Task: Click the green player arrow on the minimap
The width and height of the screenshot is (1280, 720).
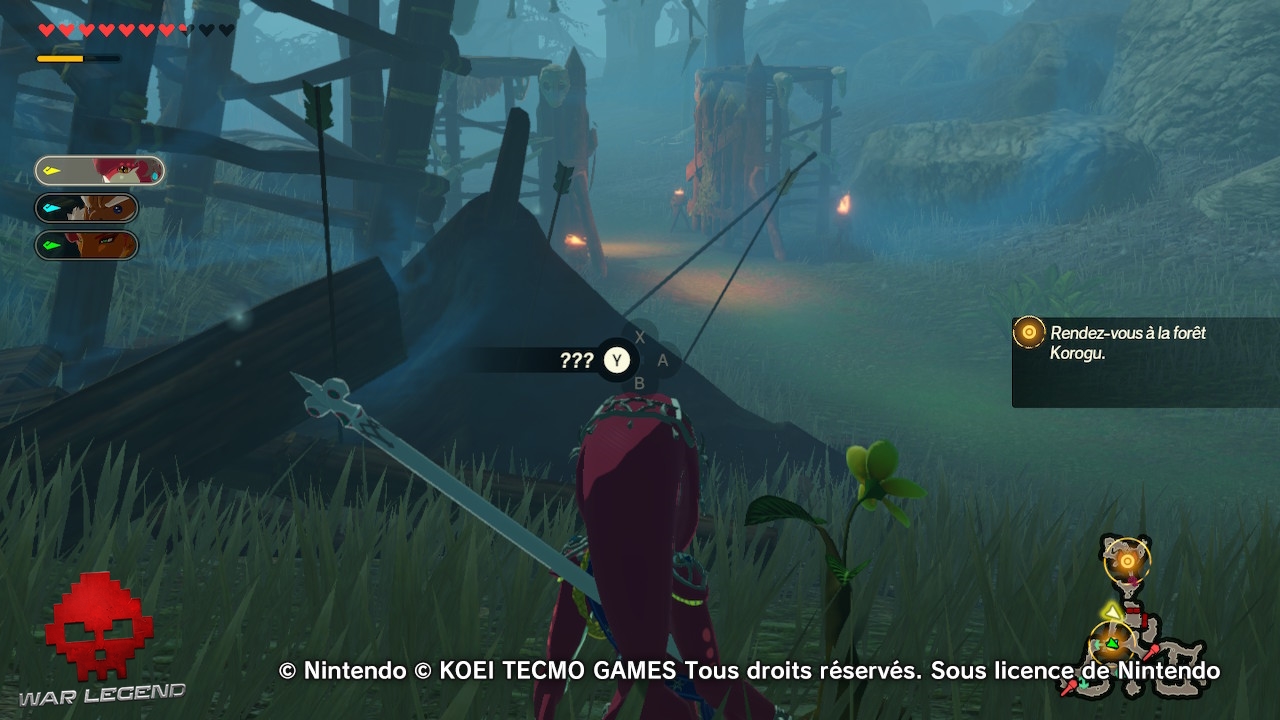Action: point(1111,642)
